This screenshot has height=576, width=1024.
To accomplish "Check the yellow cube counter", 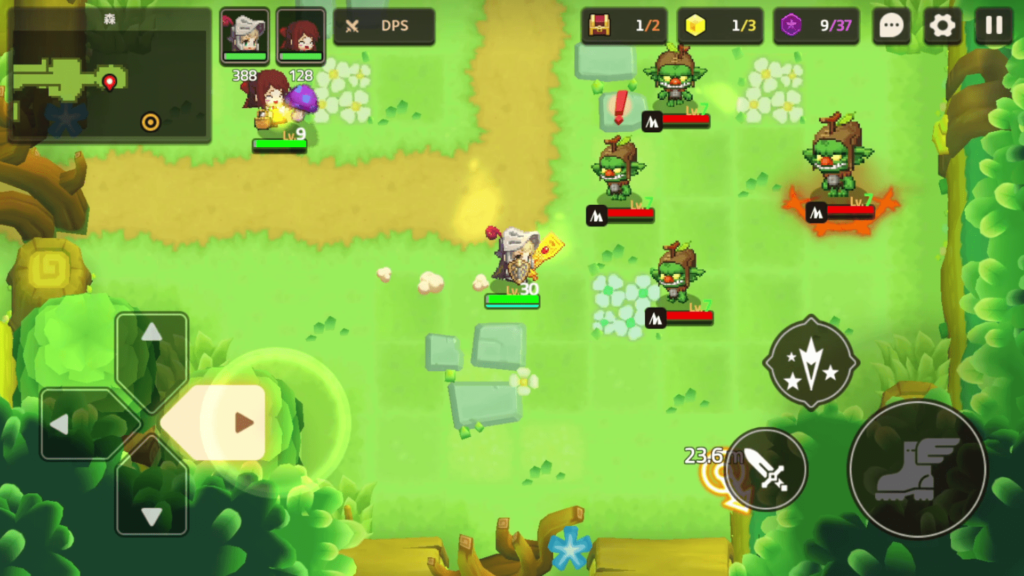I will coord(720,26).
